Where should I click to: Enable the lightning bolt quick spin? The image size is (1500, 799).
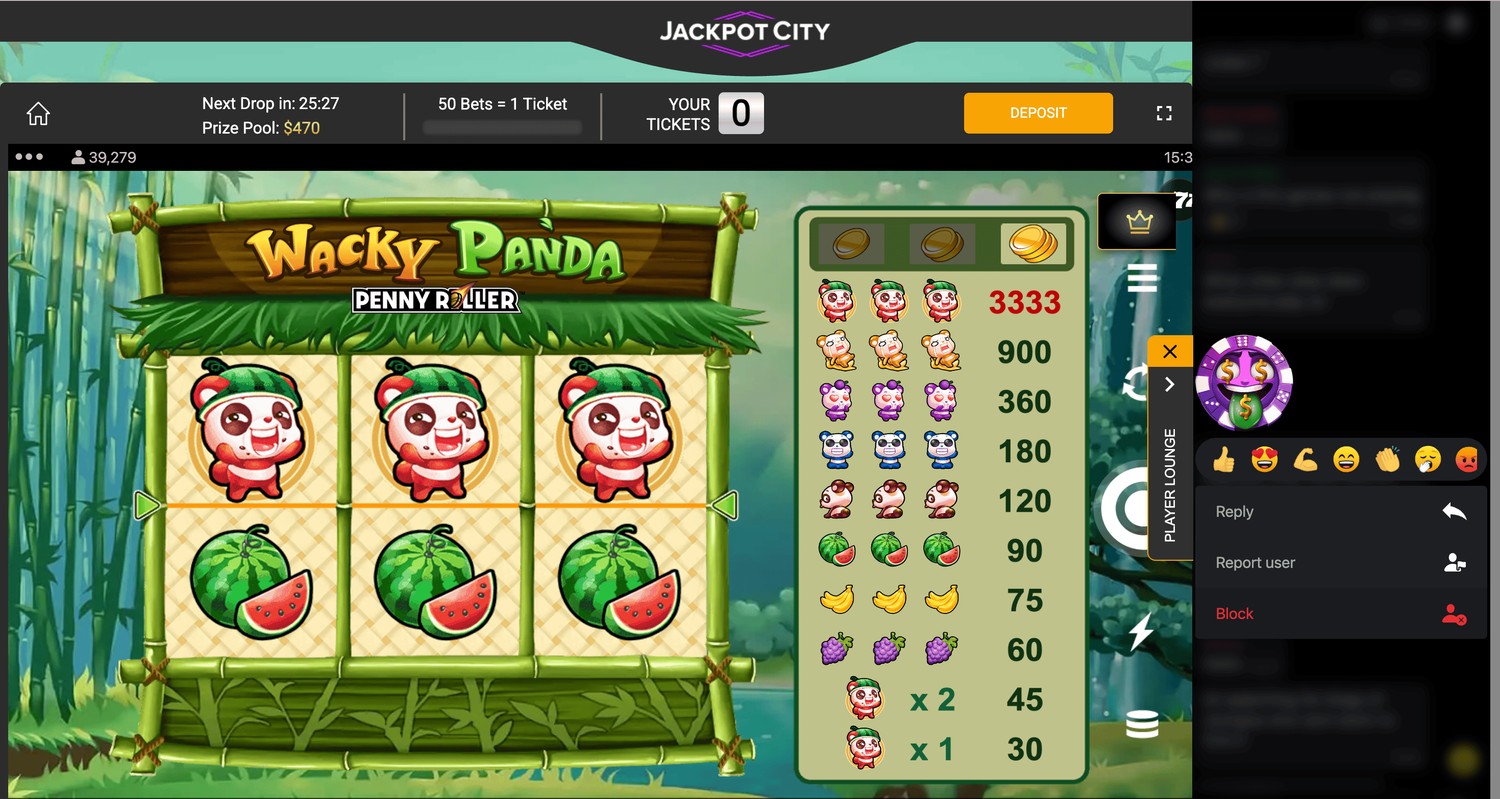1141,632
